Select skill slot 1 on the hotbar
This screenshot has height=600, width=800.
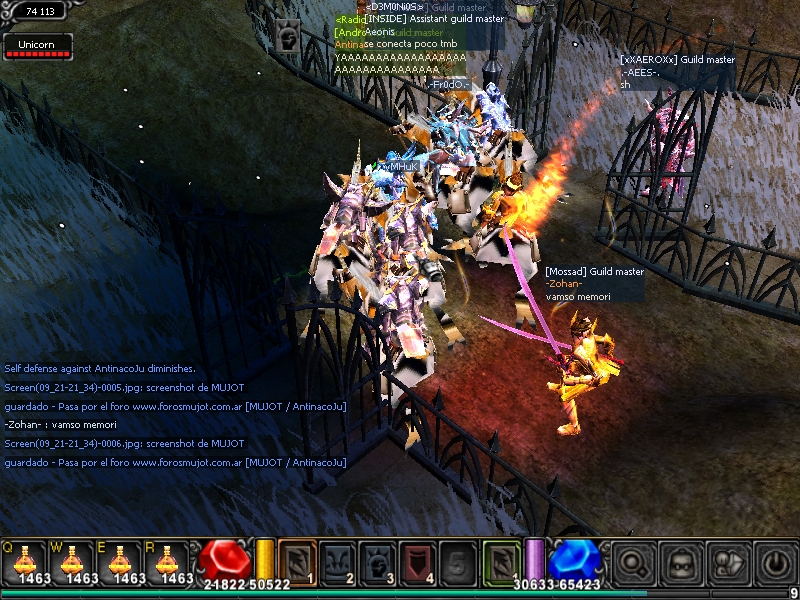coord(297,561)
